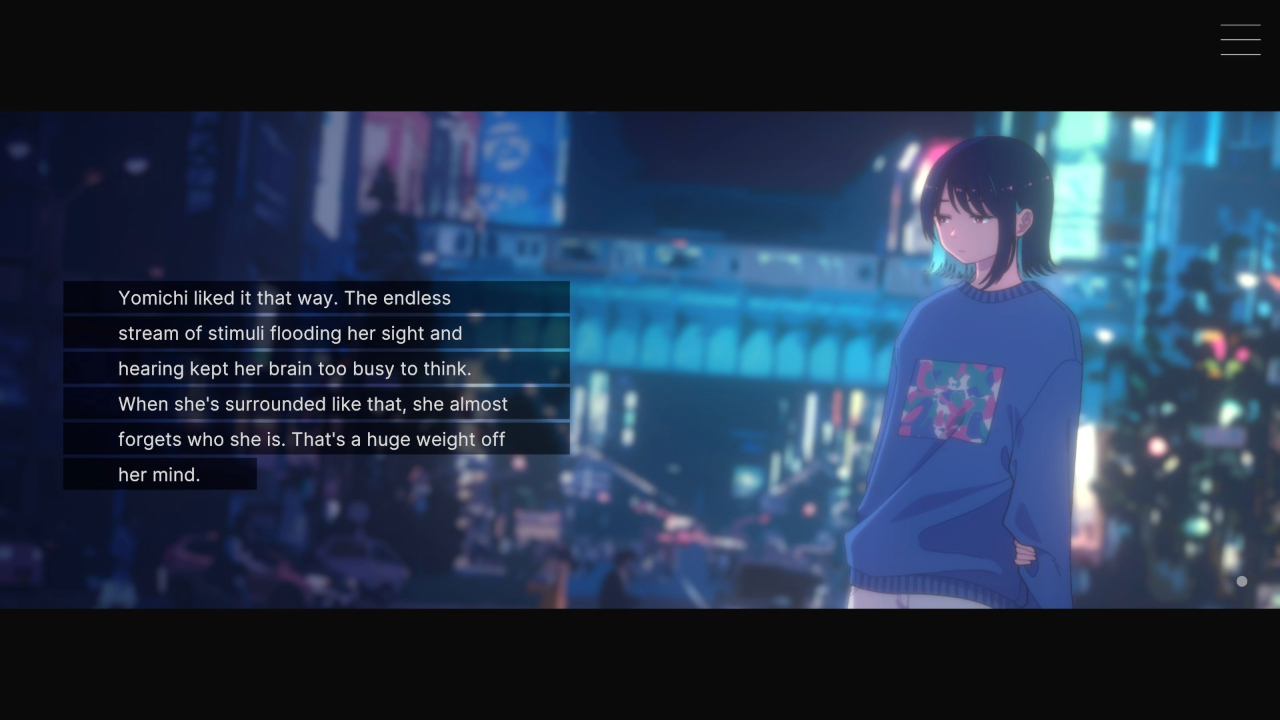Click the round continue marker near the screen edge

click(1240, 581)
